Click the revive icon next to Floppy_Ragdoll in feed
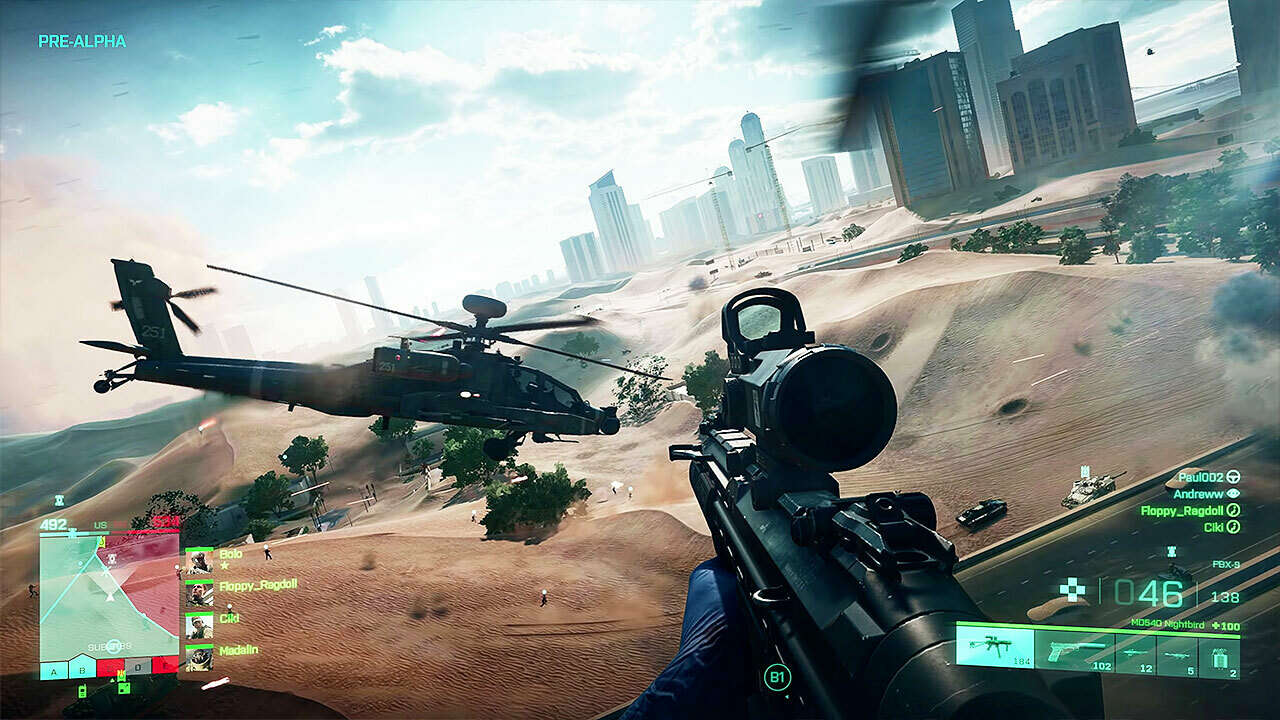Viewport: 1280px width, 720px height. [x=1232, y=510]
